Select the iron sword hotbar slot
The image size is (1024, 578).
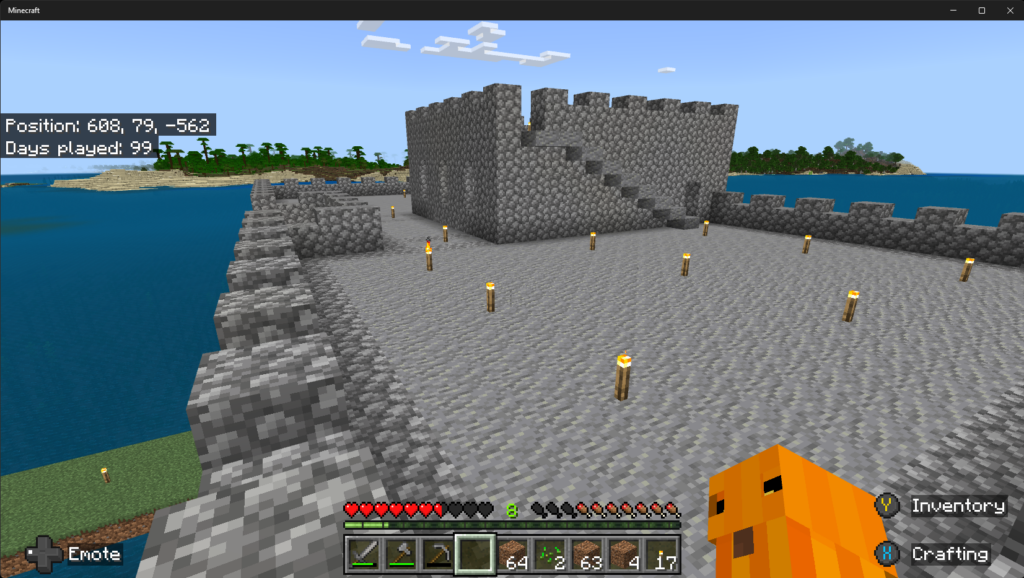[x=364, y=554]
